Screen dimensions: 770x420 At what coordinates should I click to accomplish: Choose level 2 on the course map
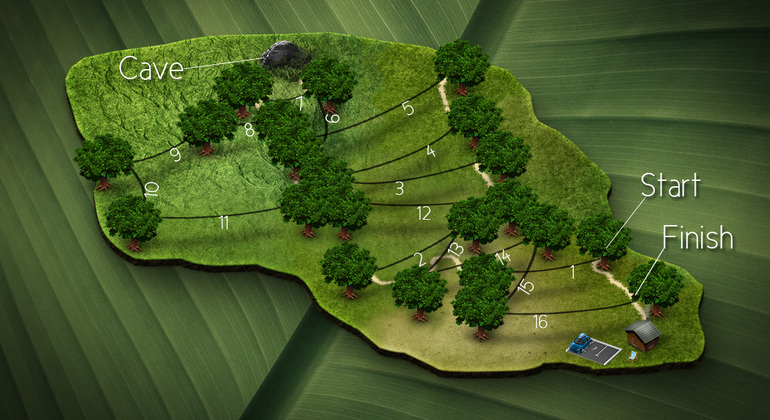420,260
